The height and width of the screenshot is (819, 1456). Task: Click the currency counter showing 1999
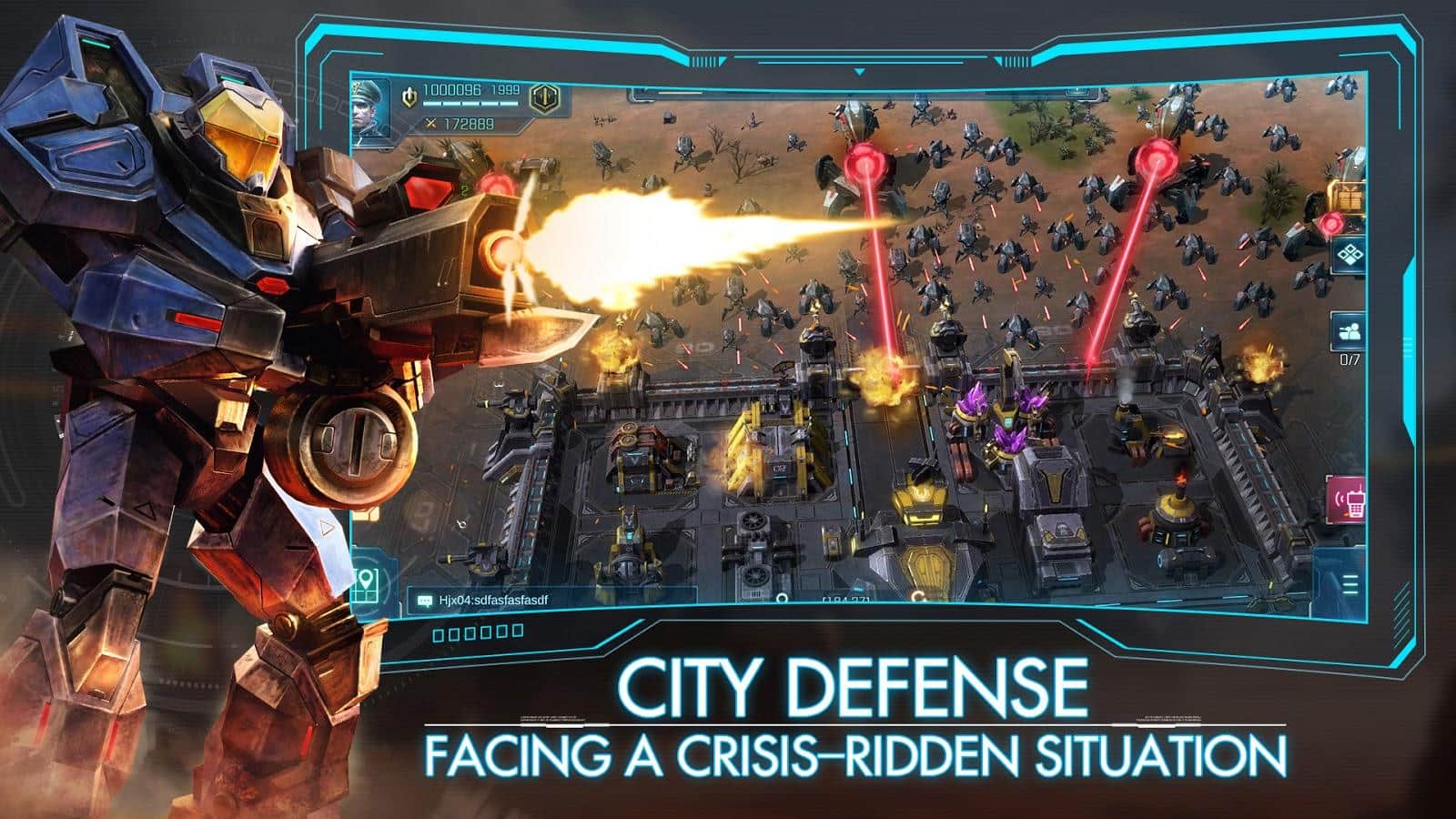[506, 90]
